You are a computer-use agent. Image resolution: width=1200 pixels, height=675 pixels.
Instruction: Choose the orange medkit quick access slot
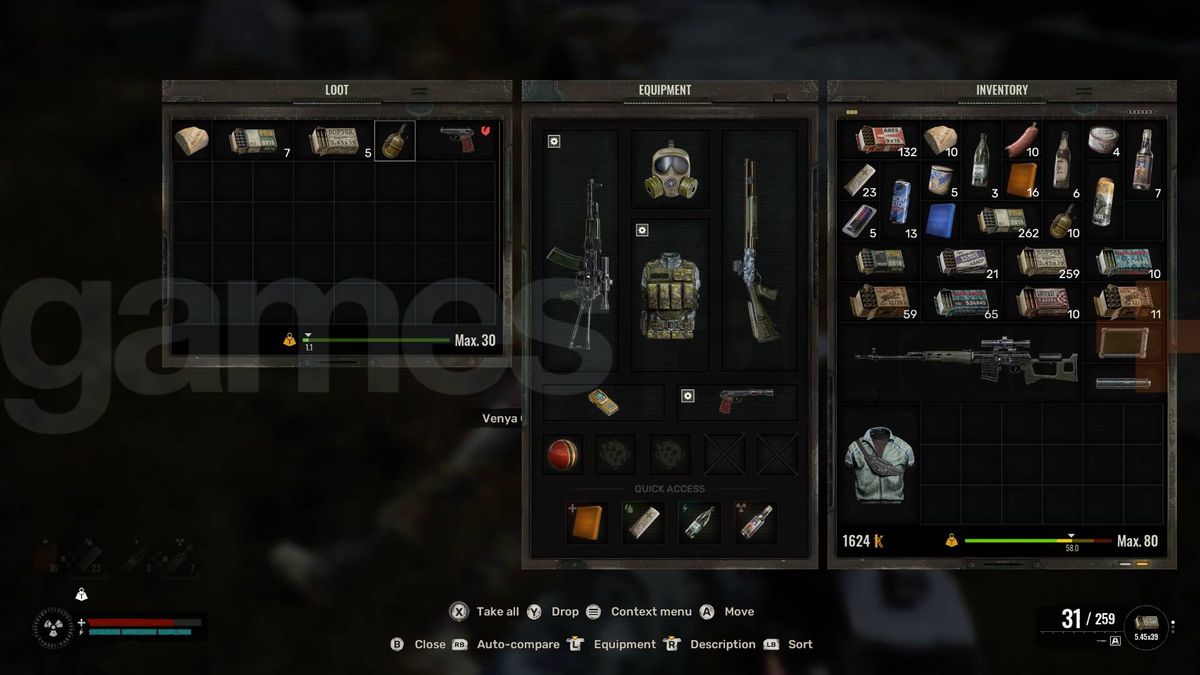click(x=587, y=522)
